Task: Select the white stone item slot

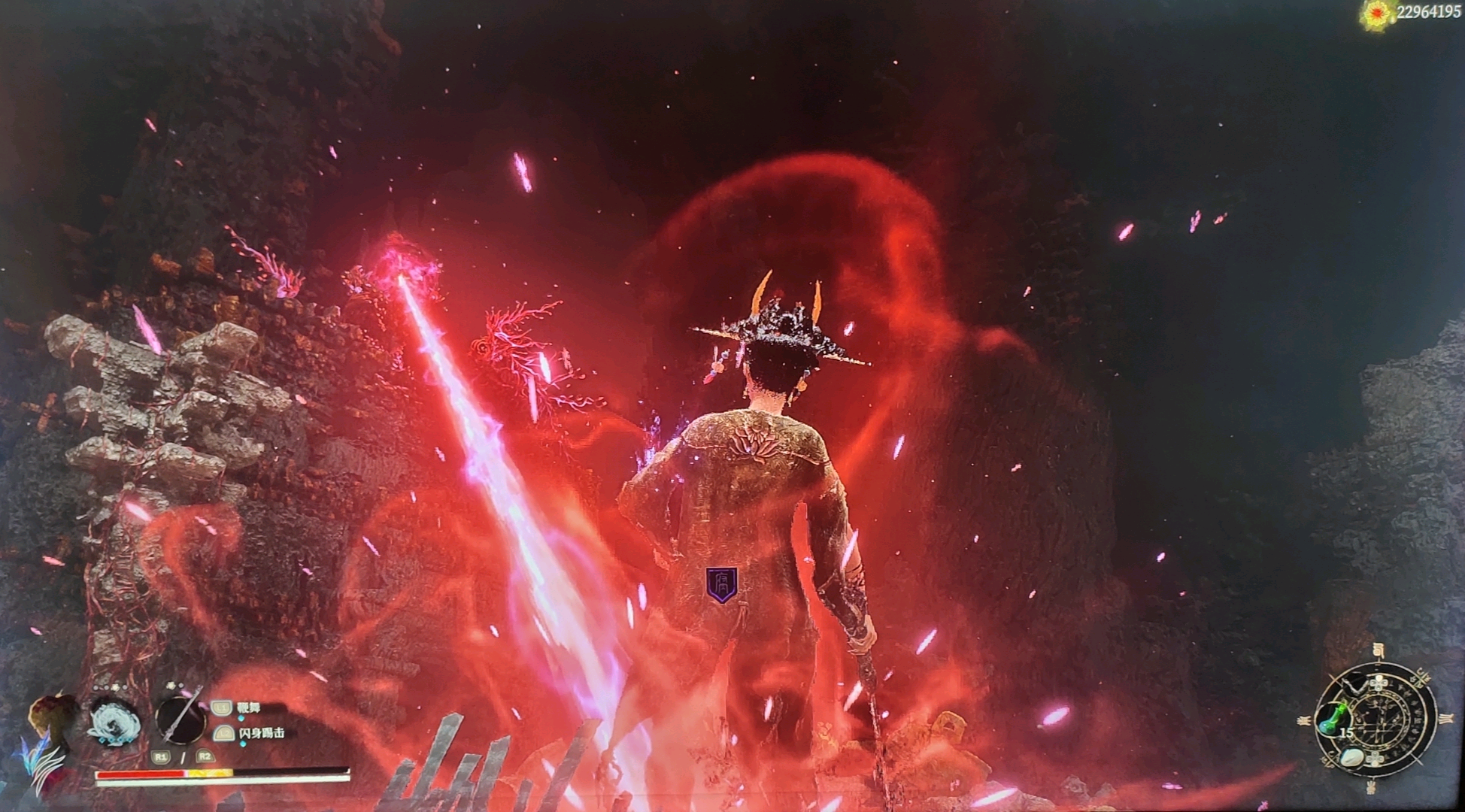Action: click(1354, 756)
